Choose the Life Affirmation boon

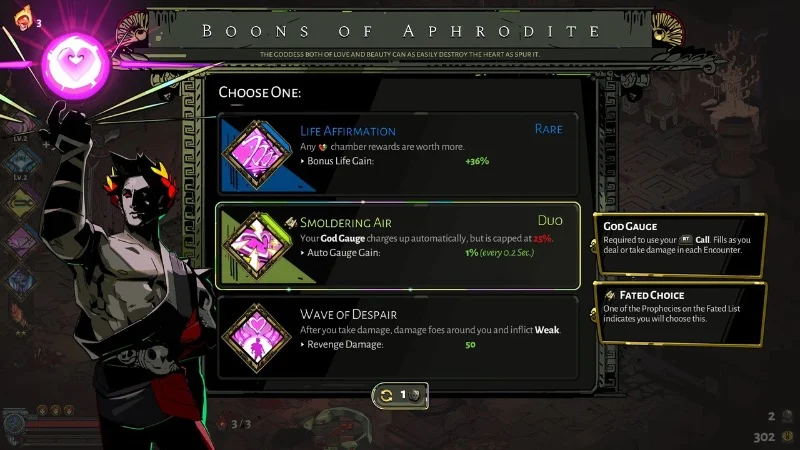(x=398, y=151)
